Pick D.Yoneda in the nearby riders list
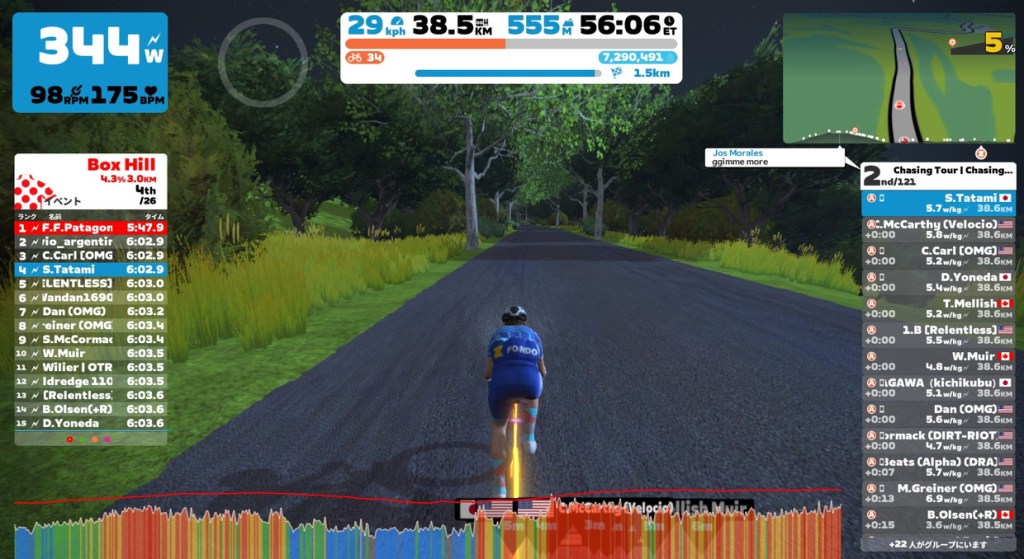The image size is (1024, 559). [x=938, y=282]
